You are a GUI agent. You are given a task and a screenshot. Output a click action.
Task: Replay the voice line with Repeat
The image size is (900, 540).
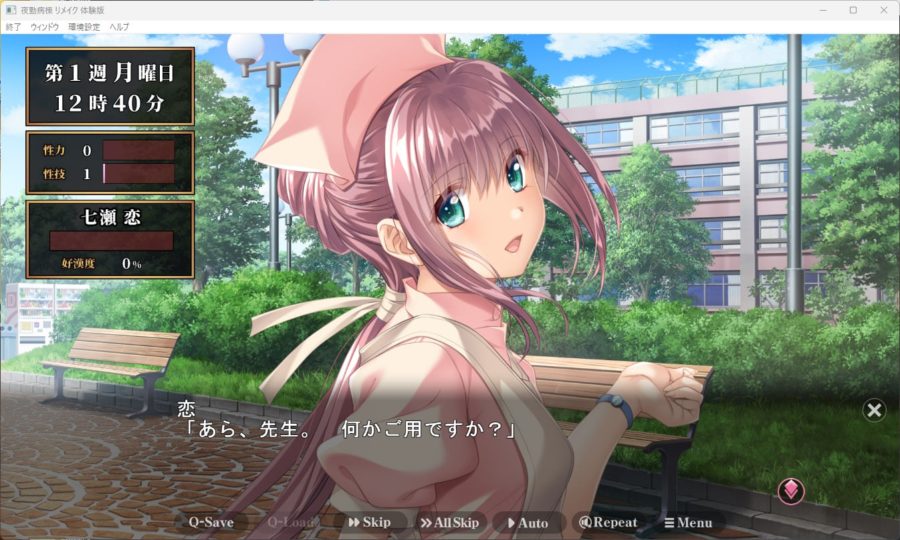click(608, 522)
